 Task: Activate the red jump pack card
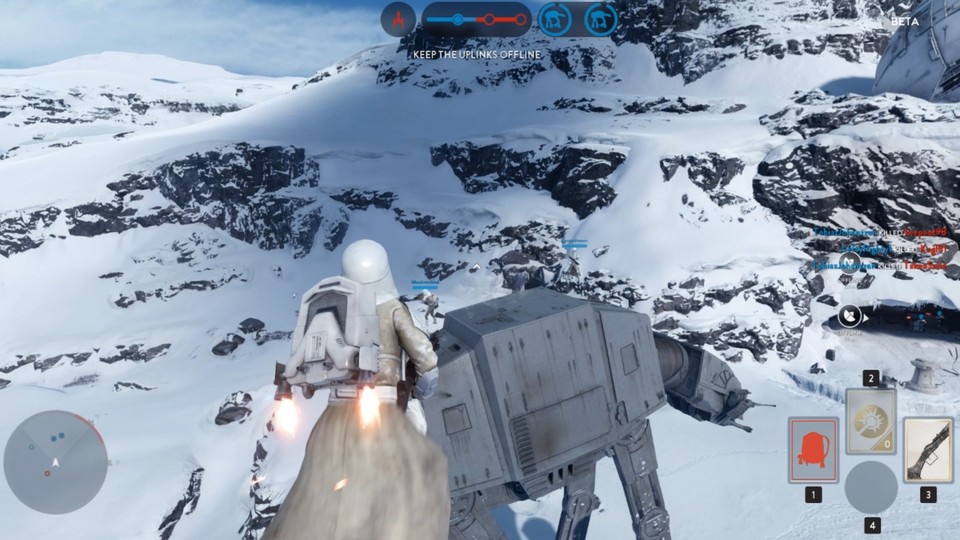pyautogui.click(x=813, y=450)
